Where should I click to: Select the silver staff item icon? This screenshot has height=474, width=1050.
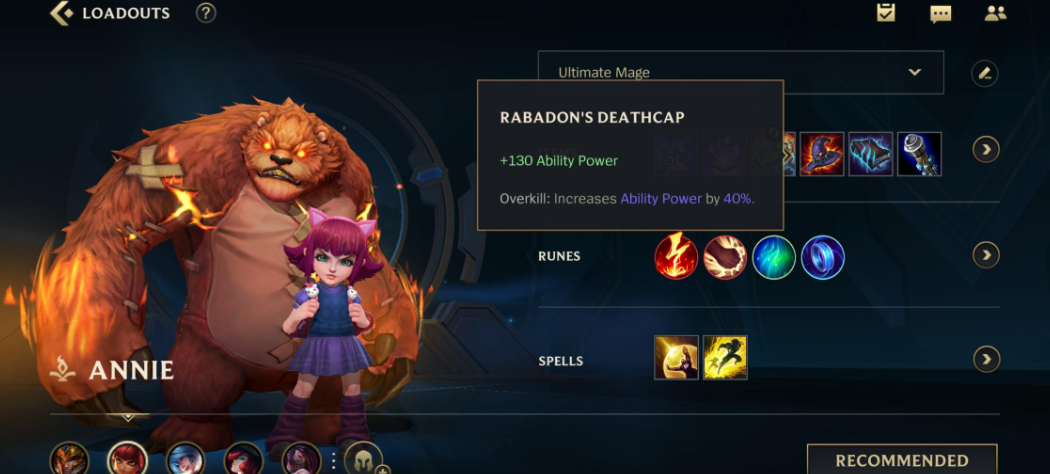click(x=919, y=154)
